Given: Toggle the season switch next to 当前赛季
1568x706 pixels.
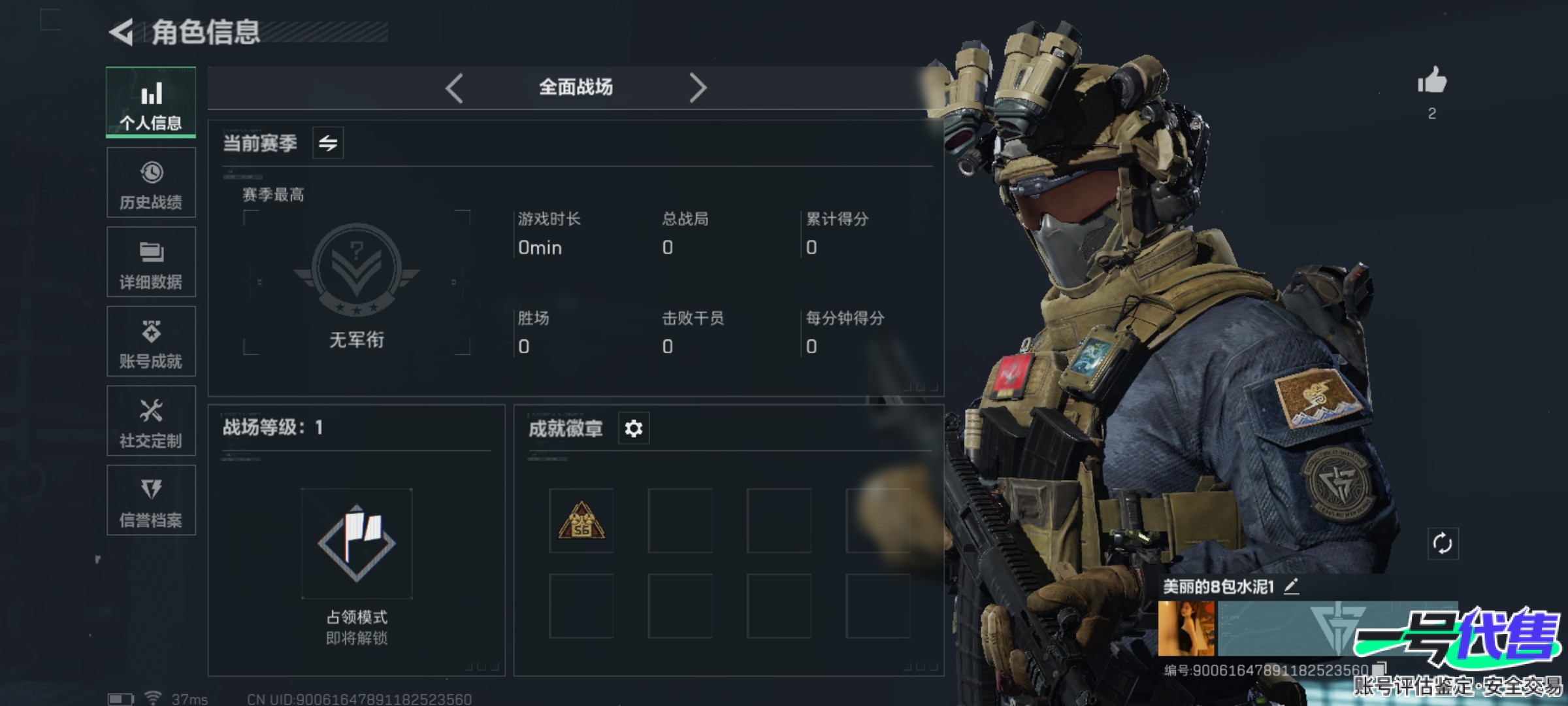Looking at the screenshot, I should coord(328,143).
